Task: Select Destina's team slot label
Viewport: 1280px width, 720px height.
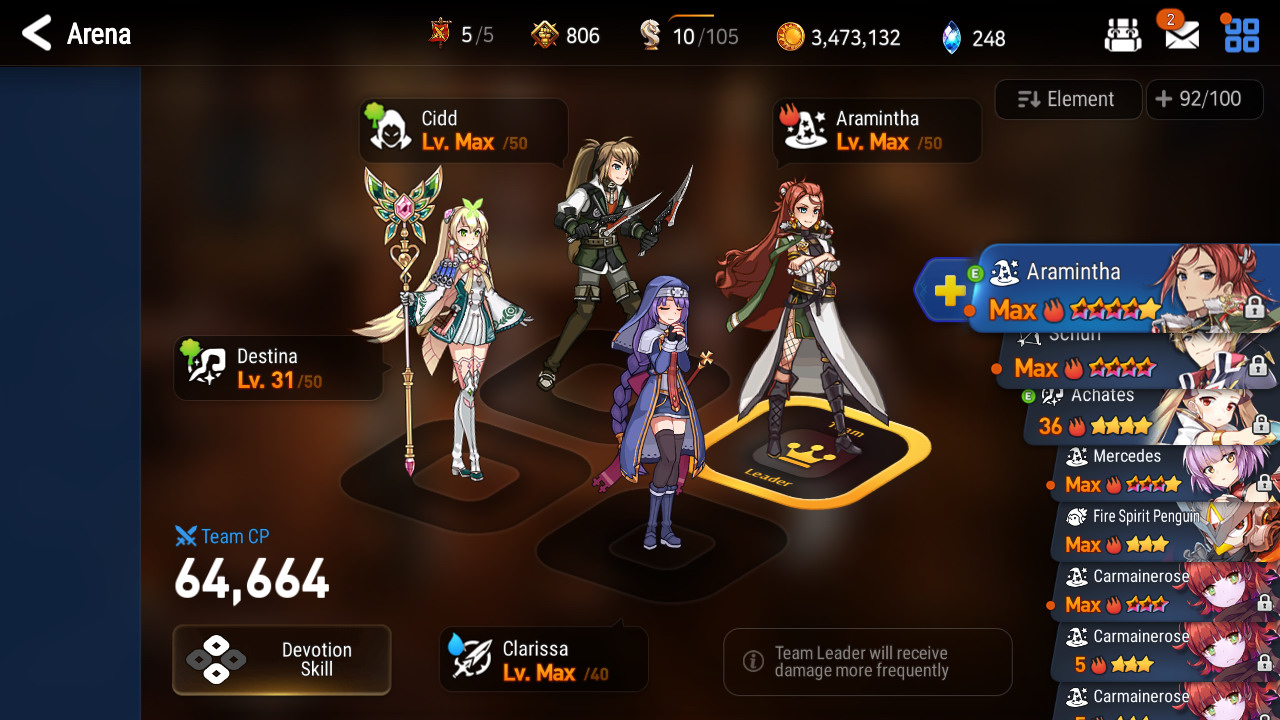Action: coord(278,368)
